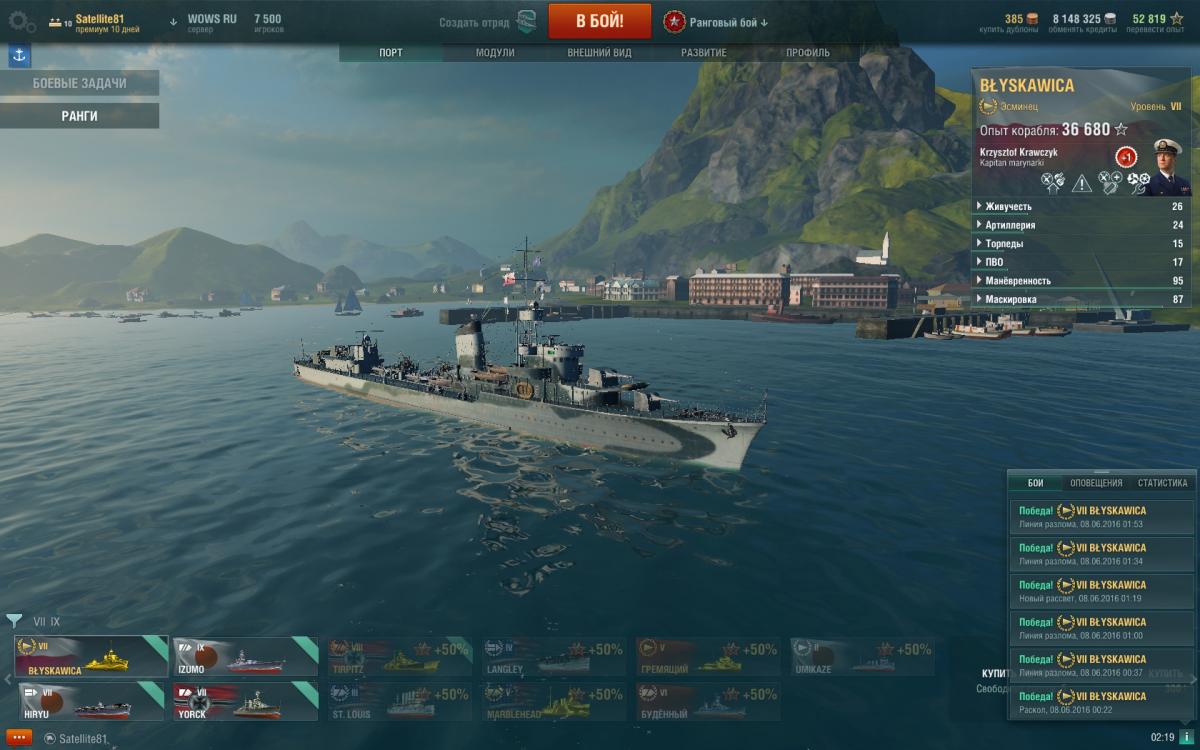Select the Izumo ship in the carousel
This screenshot has height=750, width=1200.
pos(245,657)
